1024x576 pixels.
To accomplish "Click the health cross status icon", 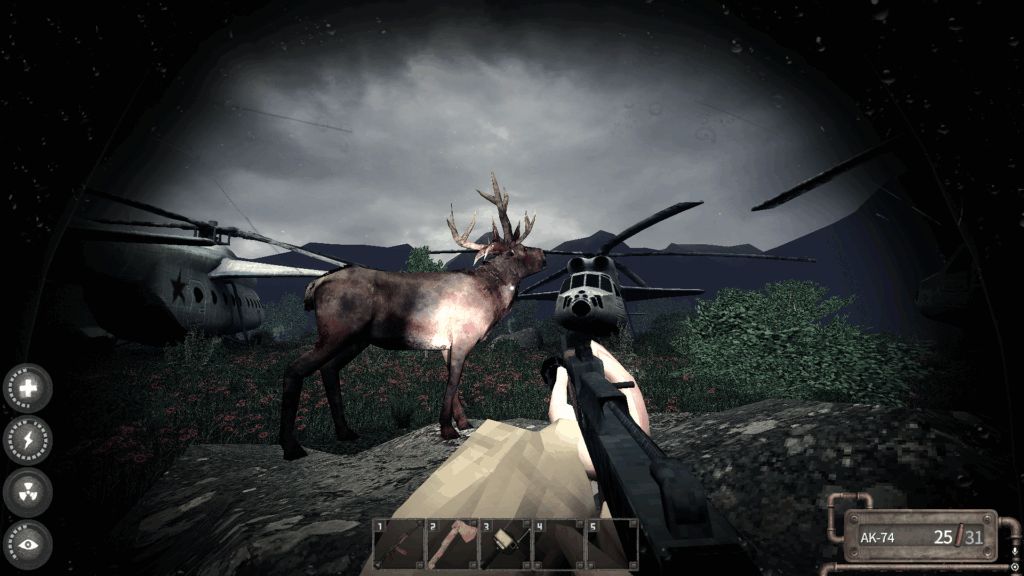I will pyautogui.click(x=27, y=388).
